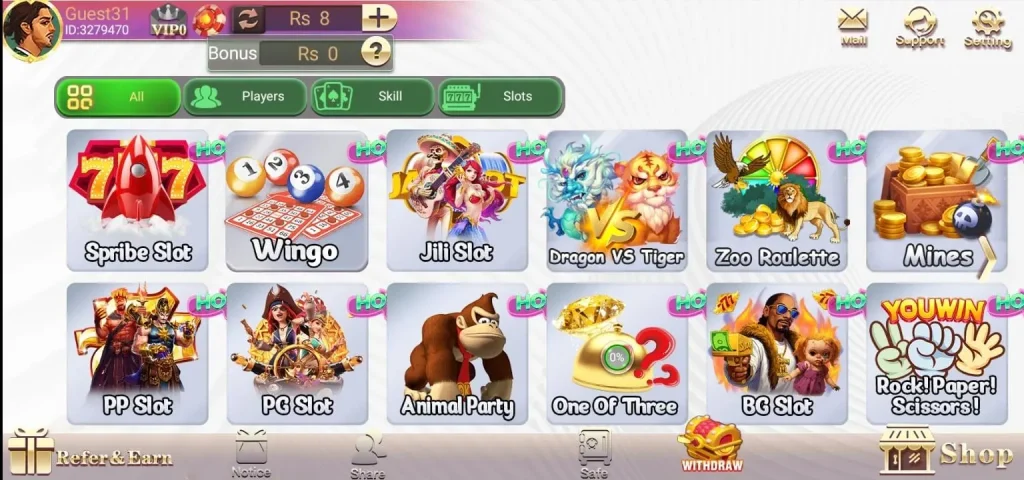
Task: Open the Wingo game tile
Action: click(x=296, y=201)
